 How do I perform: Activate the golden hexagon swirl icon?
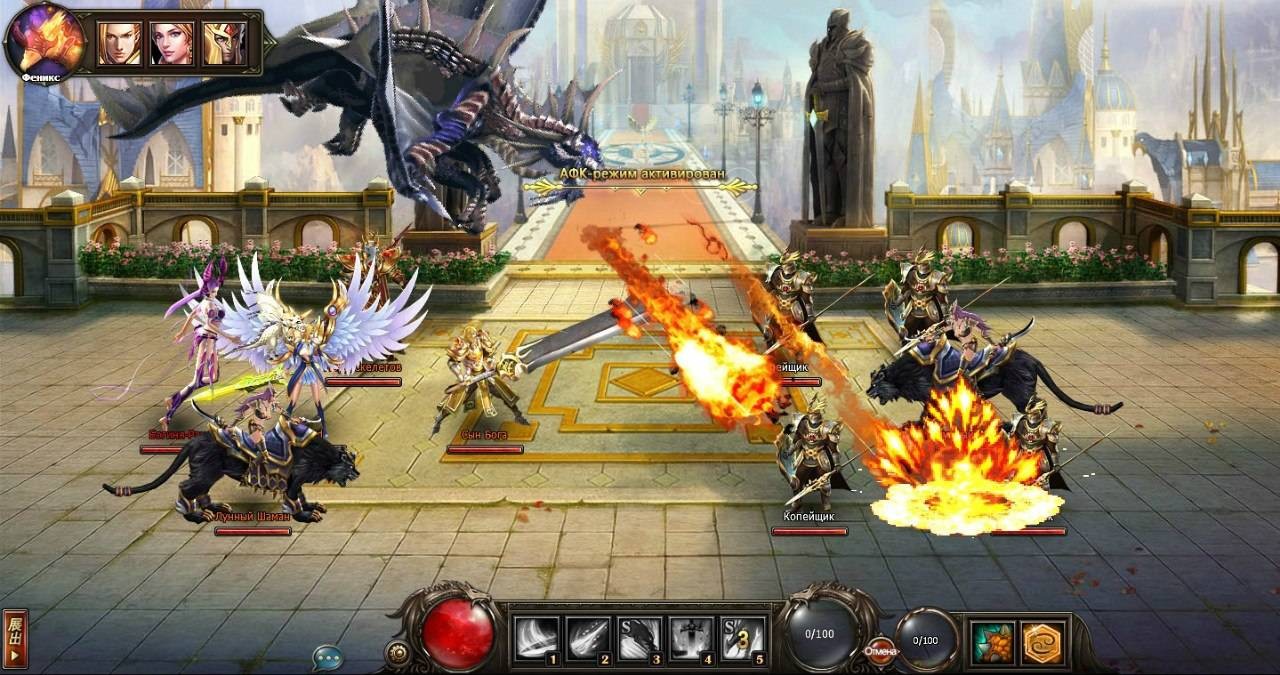pos(1043,642)
